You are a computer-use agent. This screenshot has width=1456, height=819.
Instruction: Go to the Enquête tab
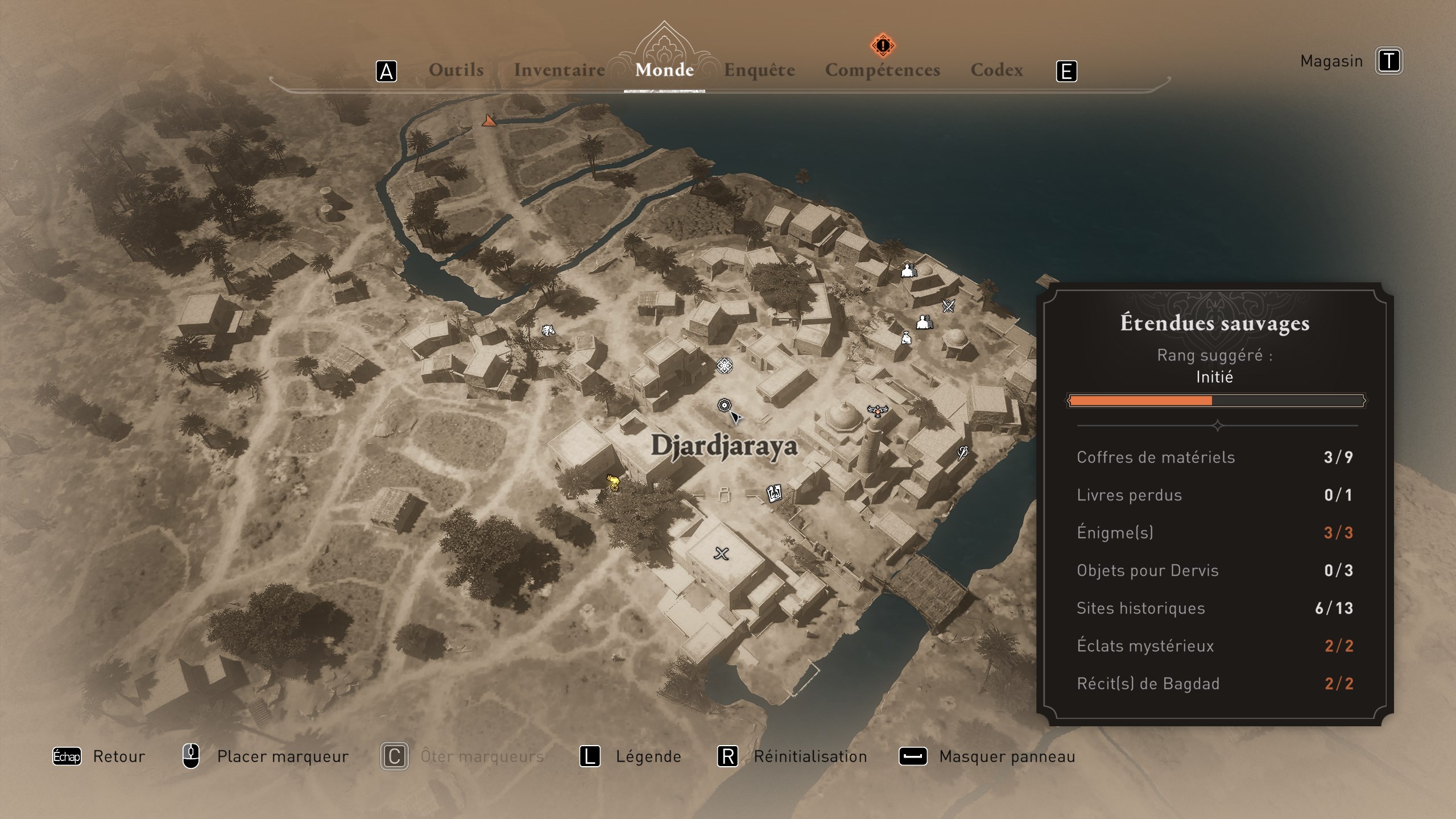coord(759,70)
